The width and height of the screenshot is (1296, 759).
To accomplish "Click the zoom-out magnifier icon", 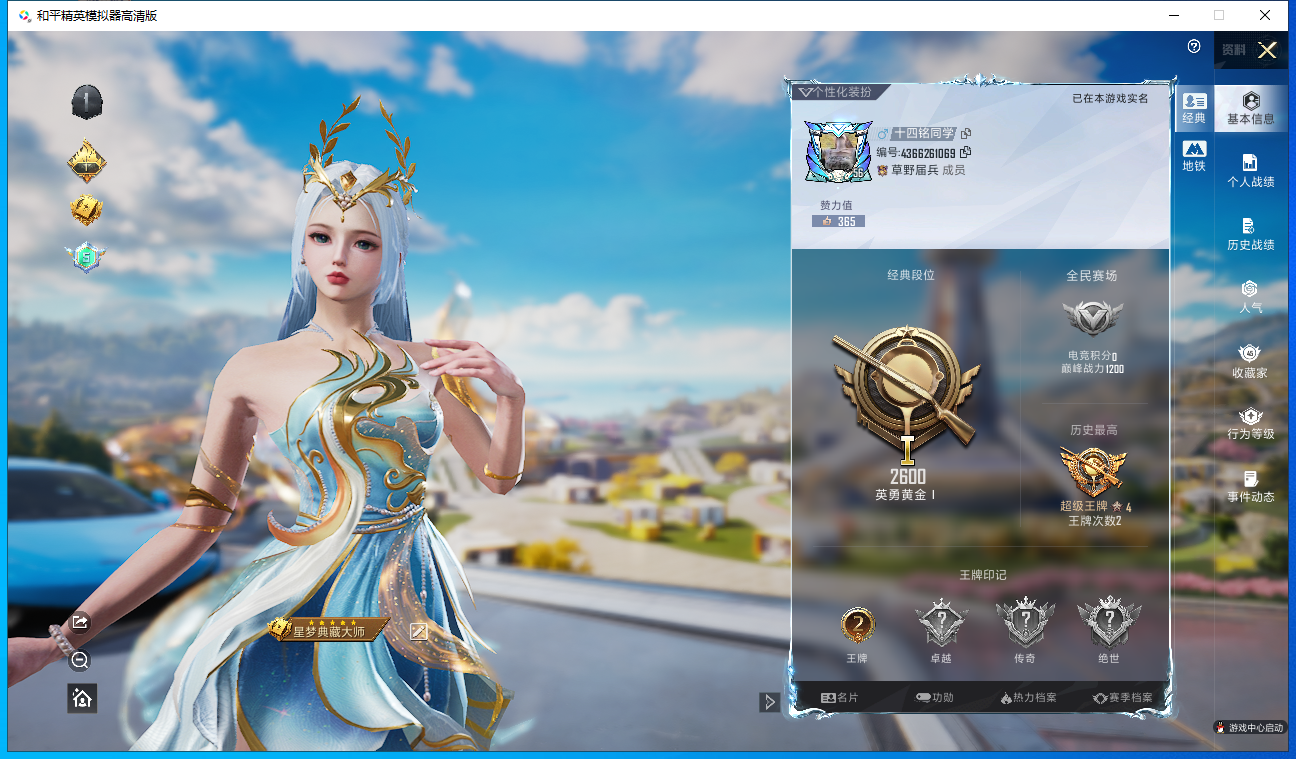I will click(80, 660).
